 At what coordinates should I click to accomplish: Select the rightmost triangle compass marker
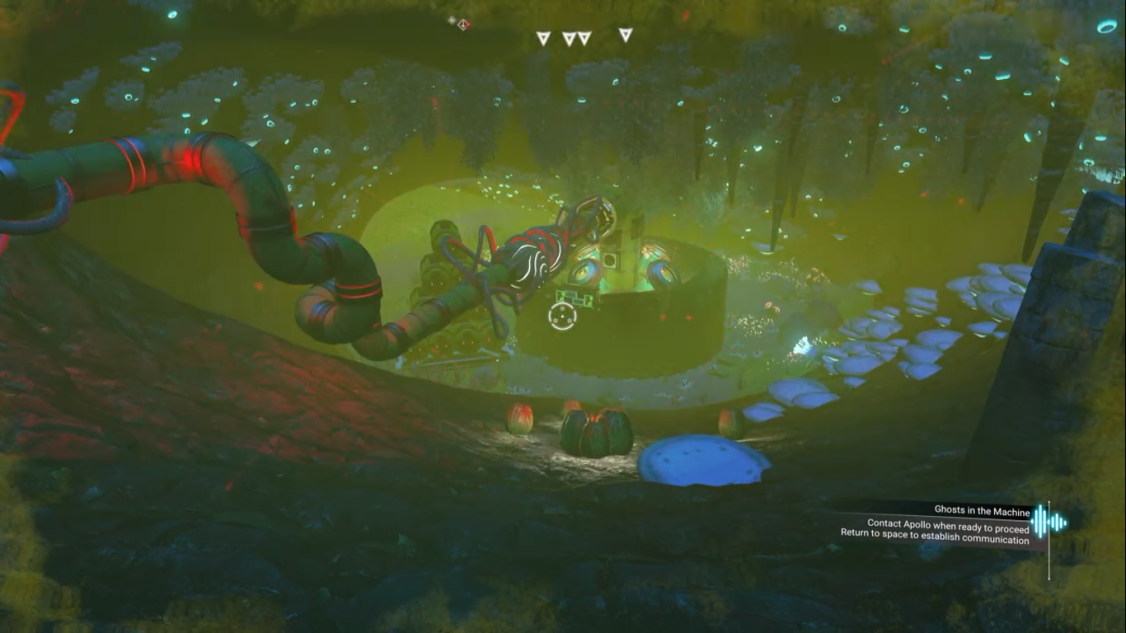[x=625, y=35]
